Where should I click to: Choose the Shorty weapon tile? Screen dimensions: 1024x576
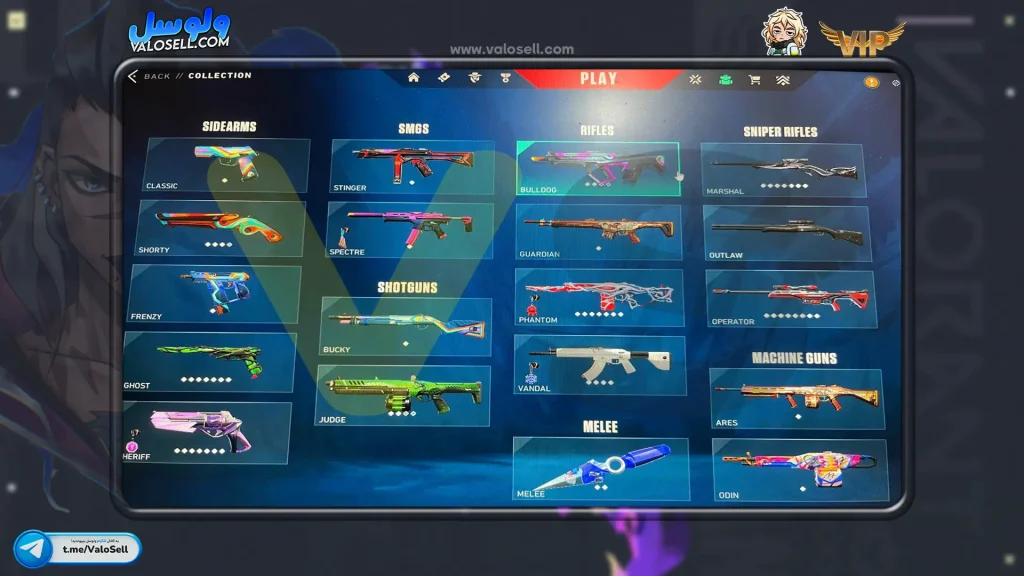pos(221,228)
